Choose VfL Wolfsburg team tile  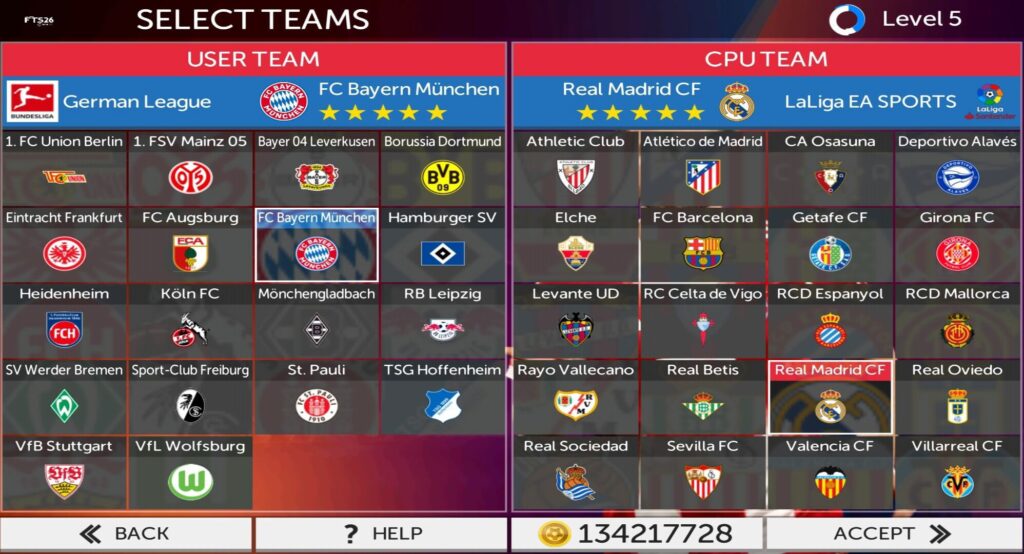(190, 472)
